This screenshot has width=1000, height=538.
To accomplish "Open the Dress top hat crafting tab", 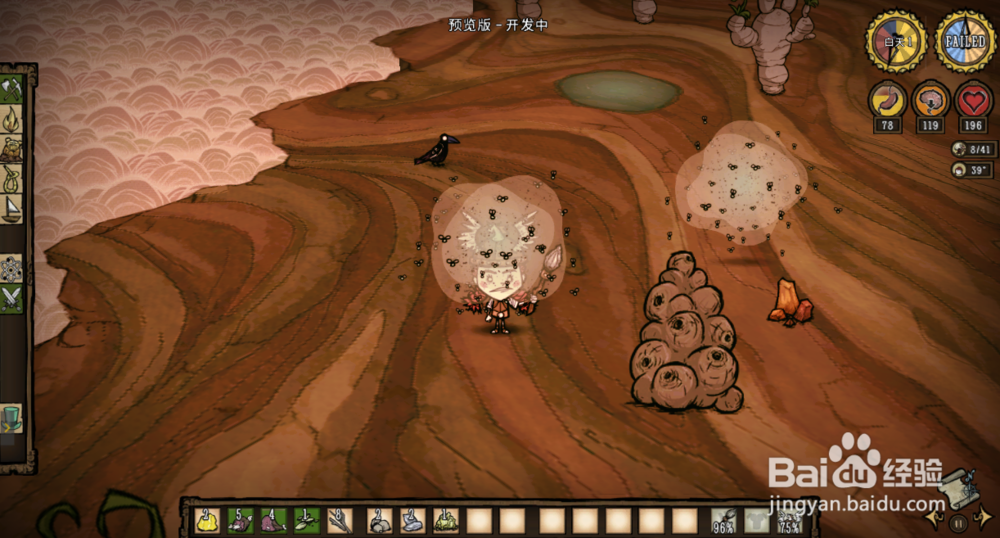I will click(x=13, y=415).
